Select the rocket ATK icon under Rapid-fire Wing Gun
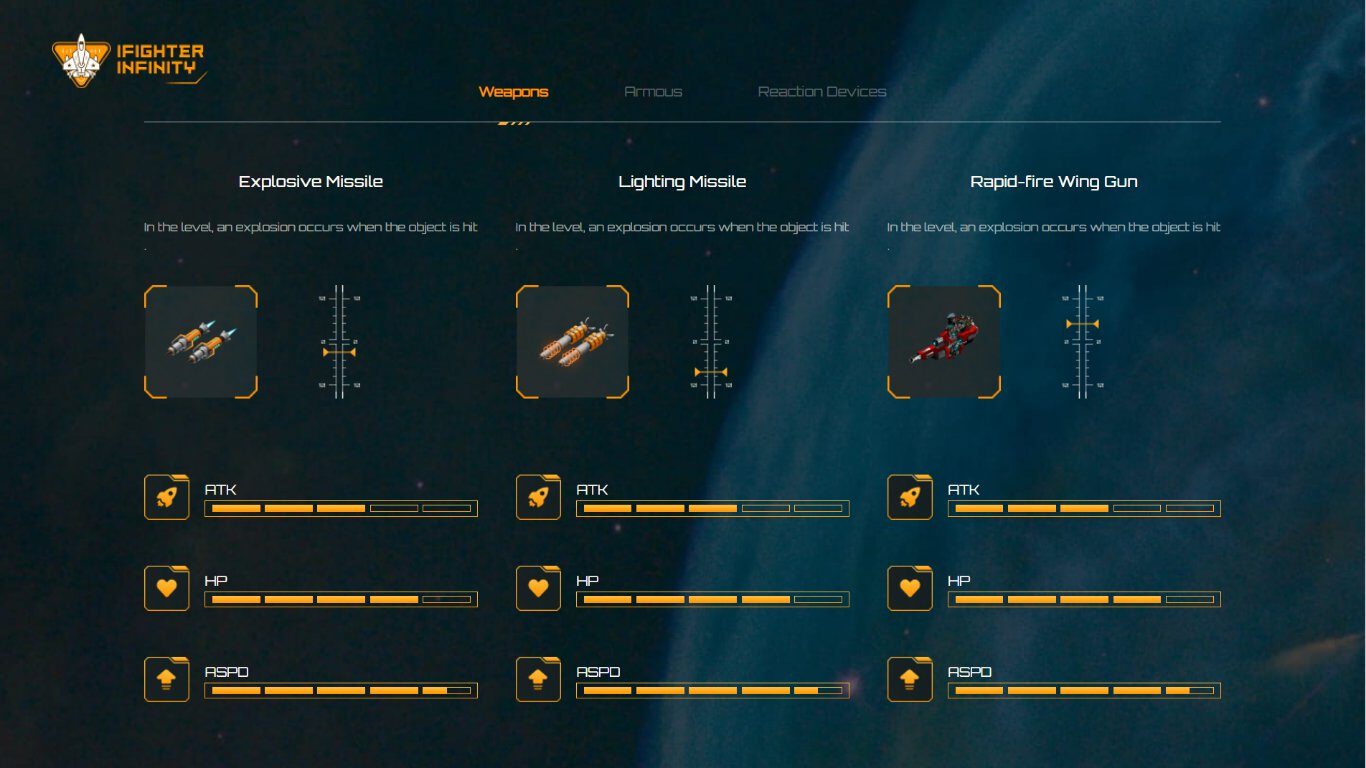The image size is (1366, 768). (910, 496)
